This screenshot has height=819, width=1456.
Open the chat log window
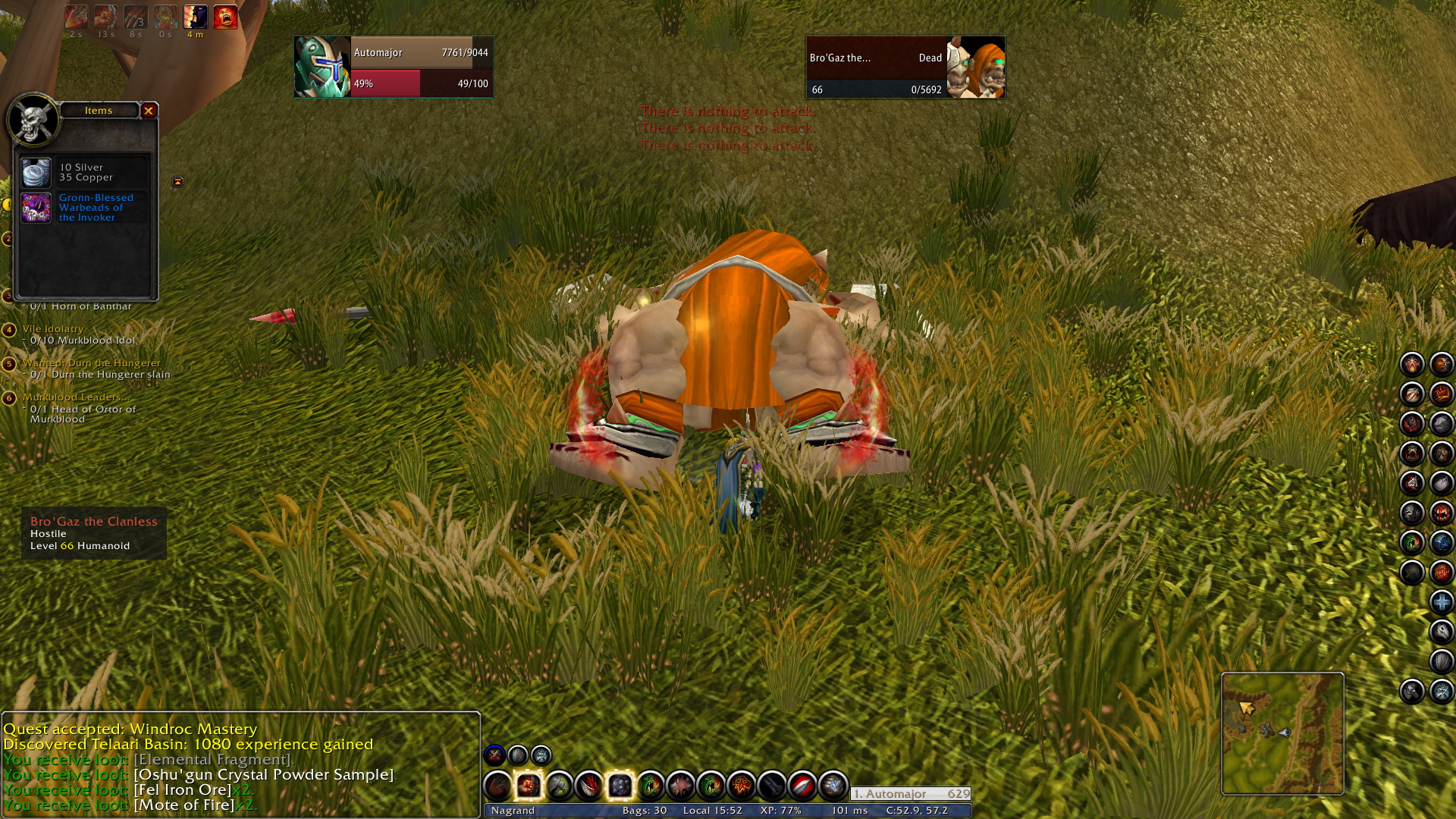(x=240, y=764)
